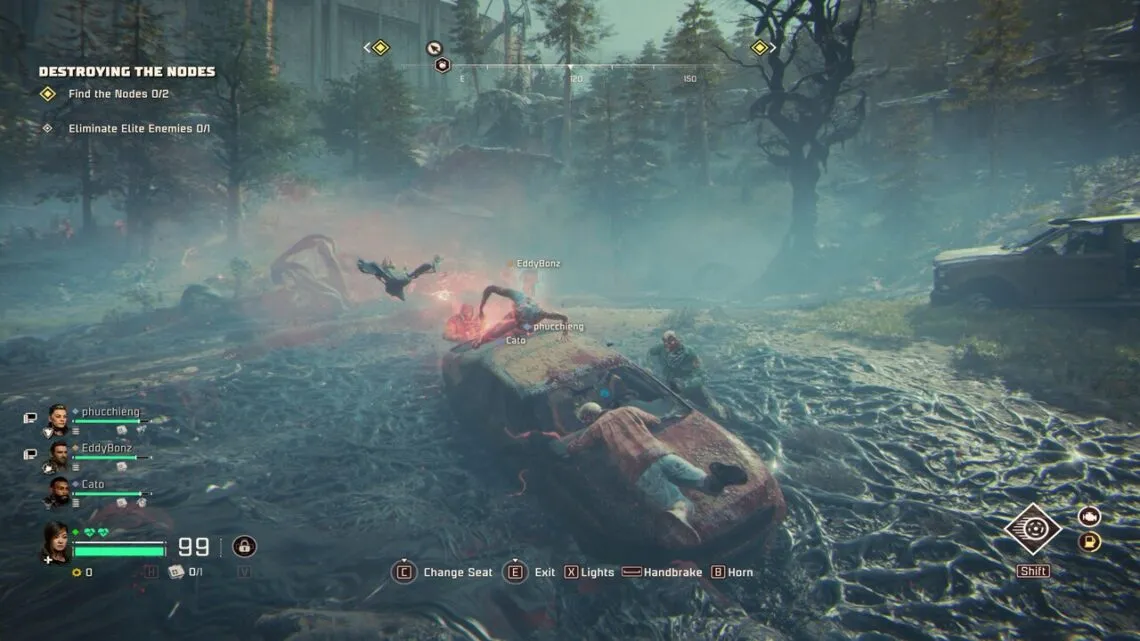This screenshot has height=641, width=1140.
Task: Click the left yellow objective marker on compass
Action: click(x=380, y=47)
